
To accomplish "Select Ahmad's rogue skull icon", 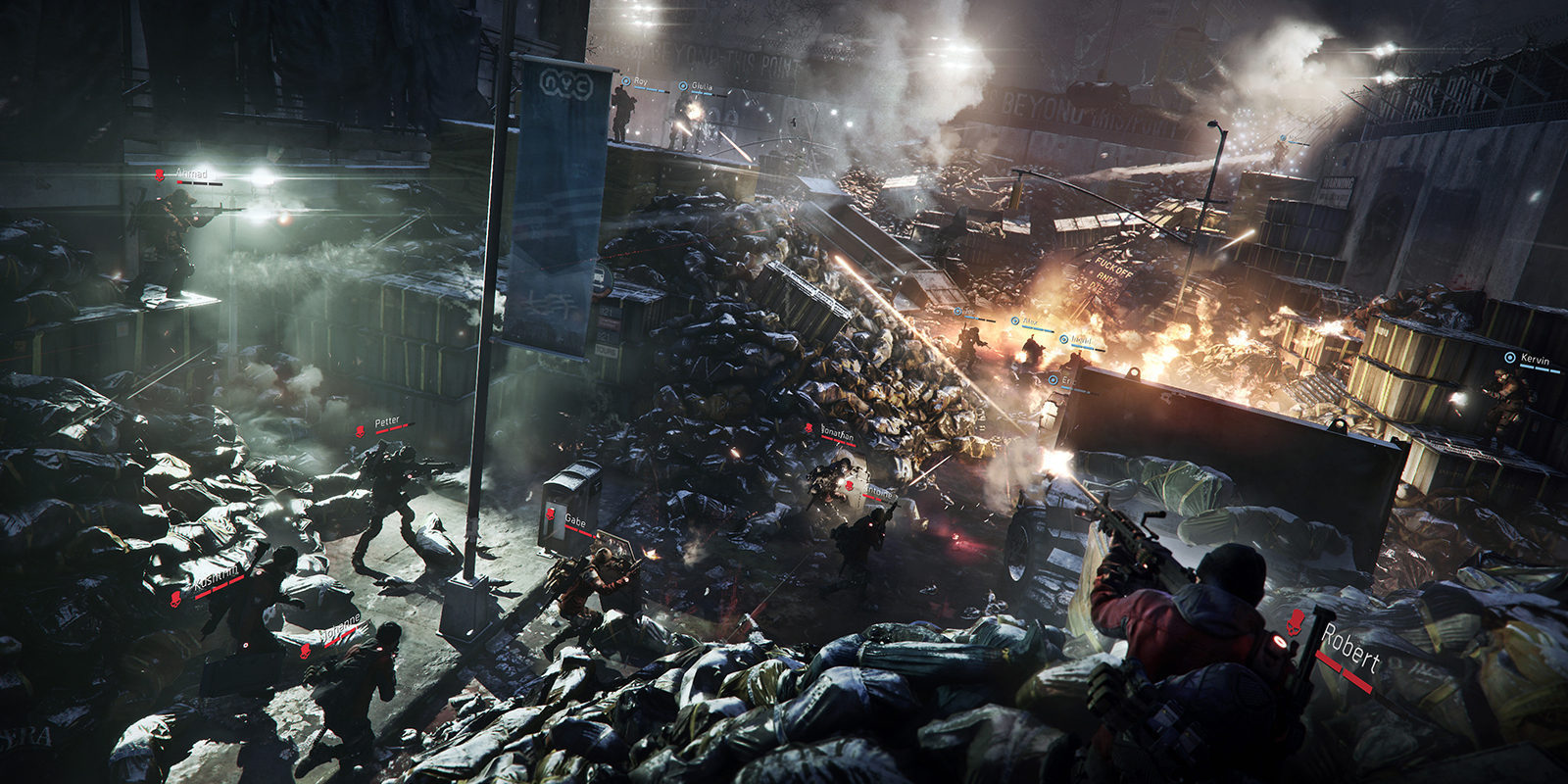I will click(160, 173).
